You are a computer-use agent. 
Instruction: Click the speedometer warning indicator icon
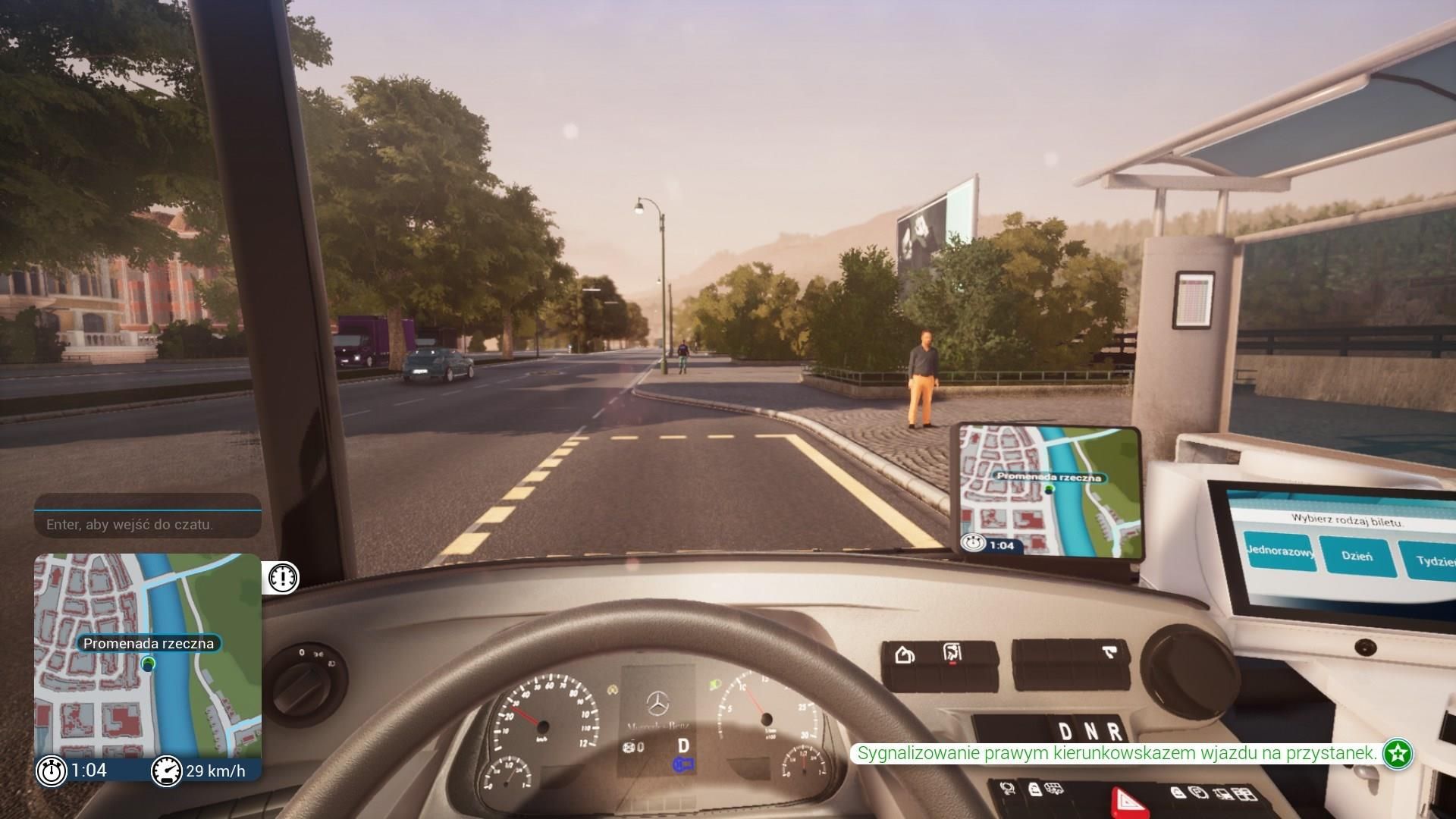281,577
